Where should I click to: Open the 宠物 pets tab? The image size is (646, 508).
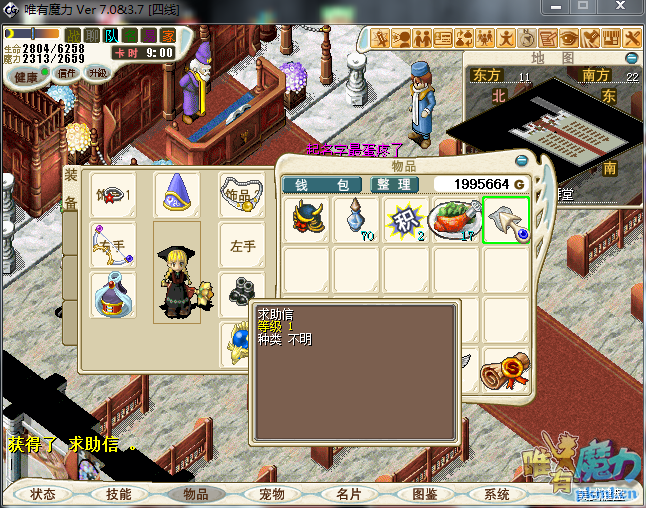272,494
